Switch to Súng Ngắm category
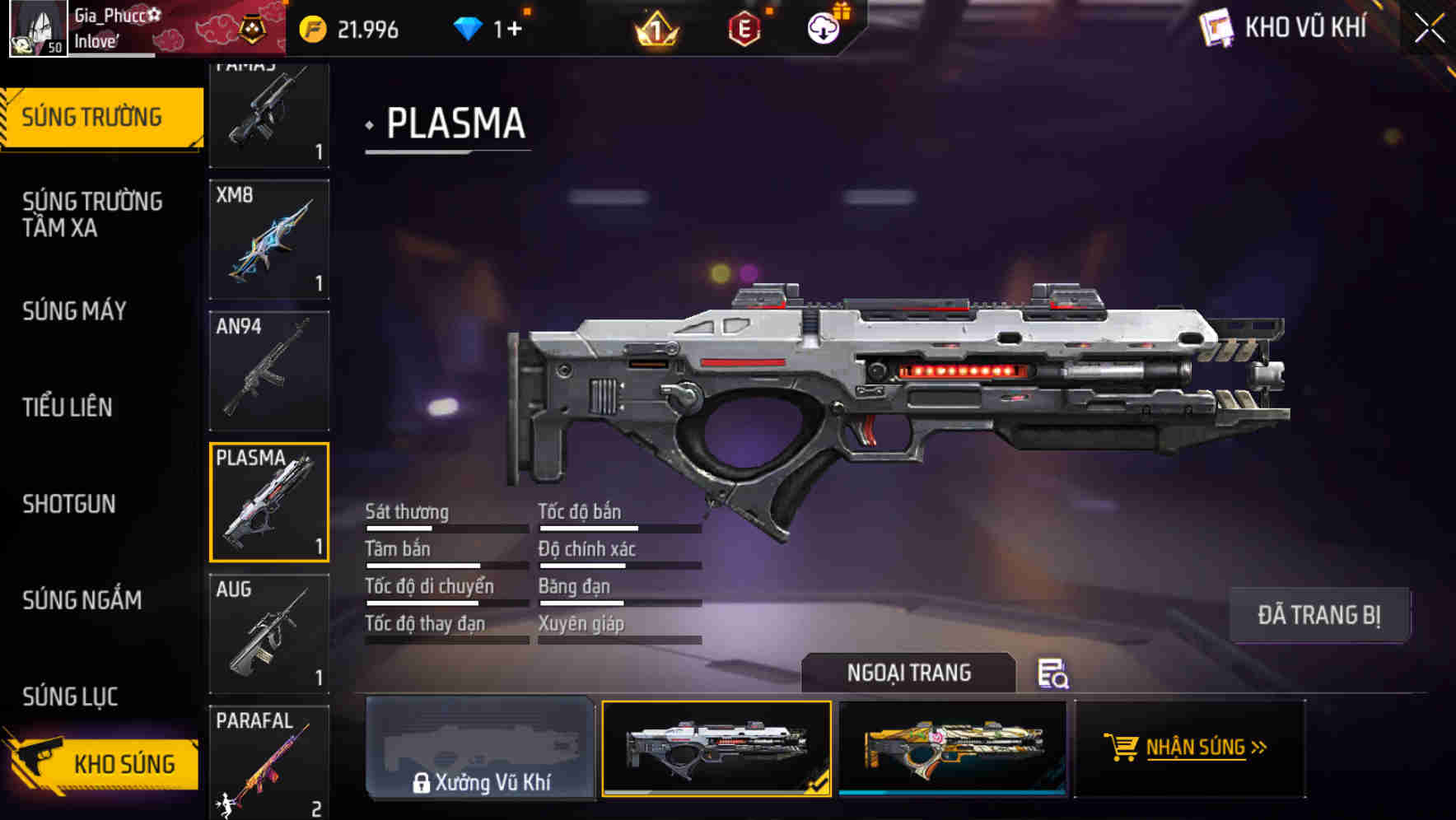 82,600
